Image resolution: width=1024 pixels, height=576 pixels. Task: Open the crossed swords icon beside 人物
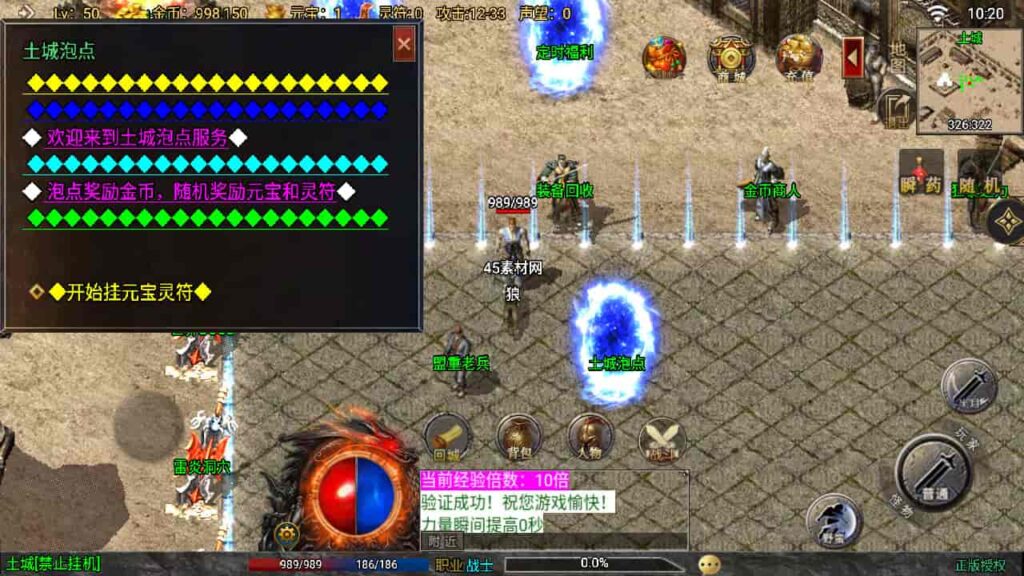(662, 436)
